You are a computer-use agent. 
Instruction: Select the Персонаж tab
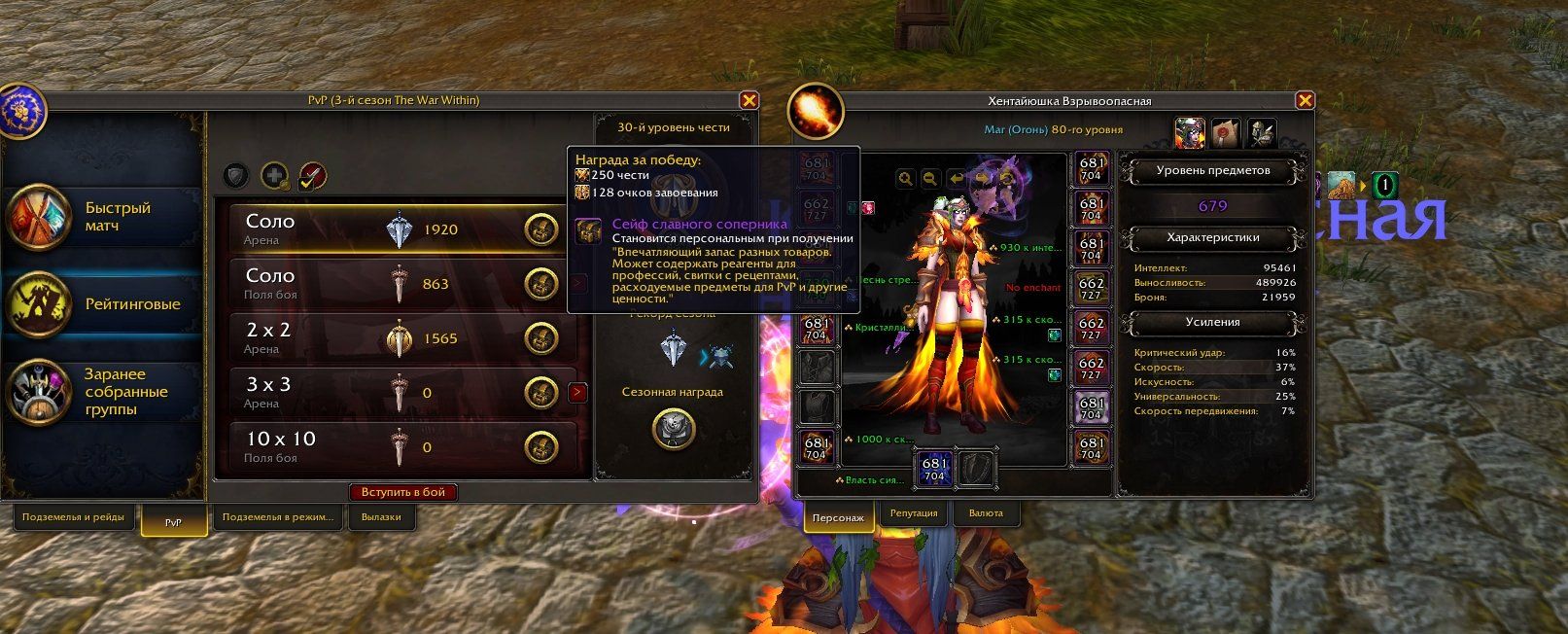point(837,518)
